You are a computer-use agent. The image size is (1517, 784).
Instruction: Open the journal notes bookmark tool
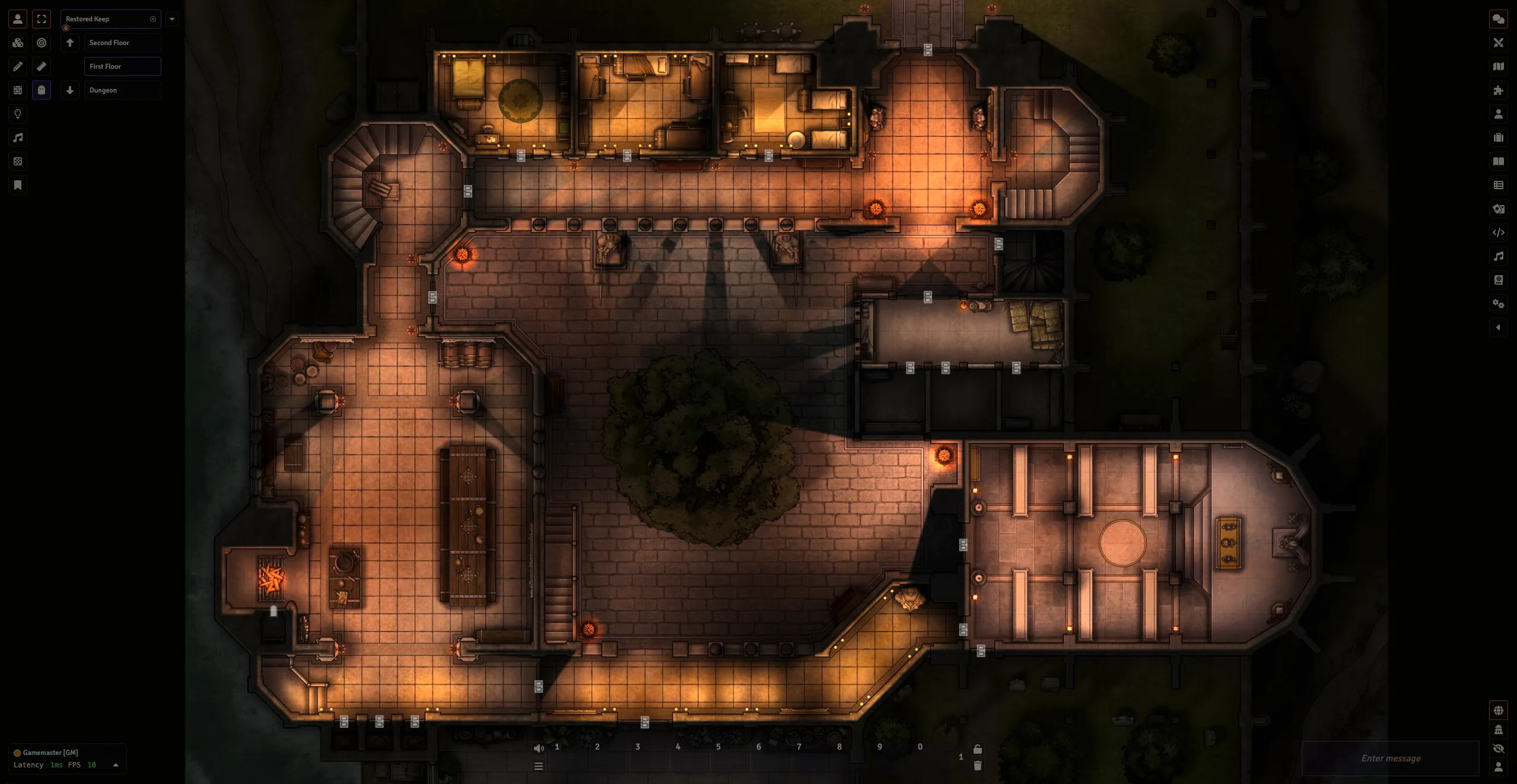tap(18, 185)
